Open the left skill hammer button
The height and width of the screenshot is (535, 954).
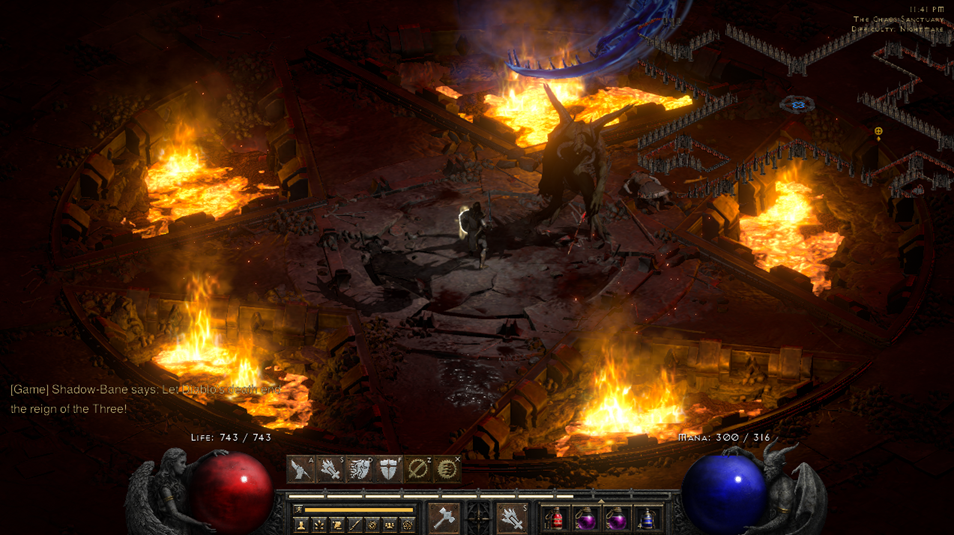443,517
